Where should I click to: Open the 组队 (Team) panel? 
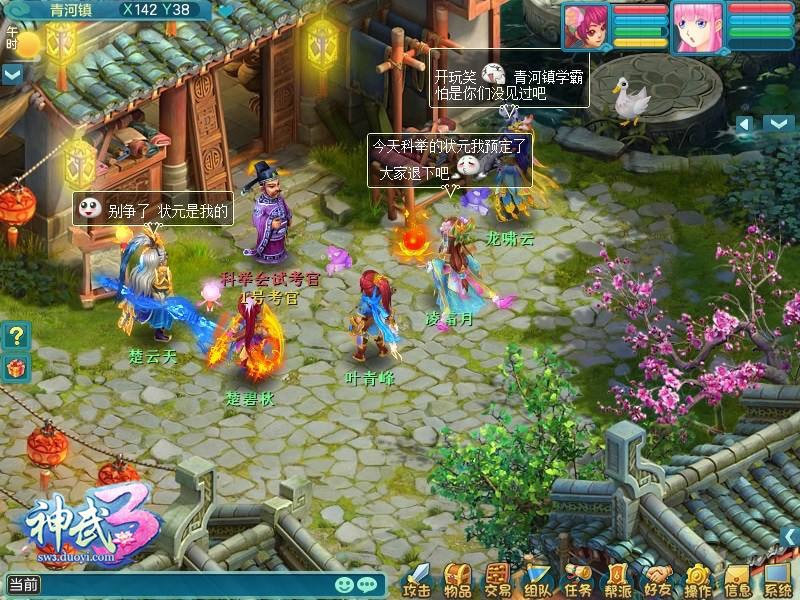(x=538, y=580)
